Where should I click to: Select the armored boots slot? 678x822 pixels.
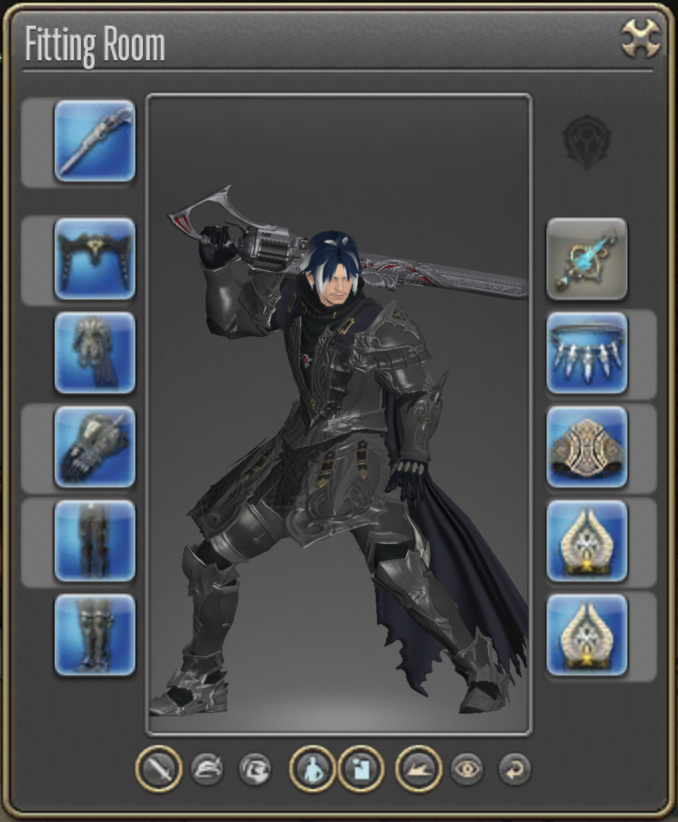[95, 635]
